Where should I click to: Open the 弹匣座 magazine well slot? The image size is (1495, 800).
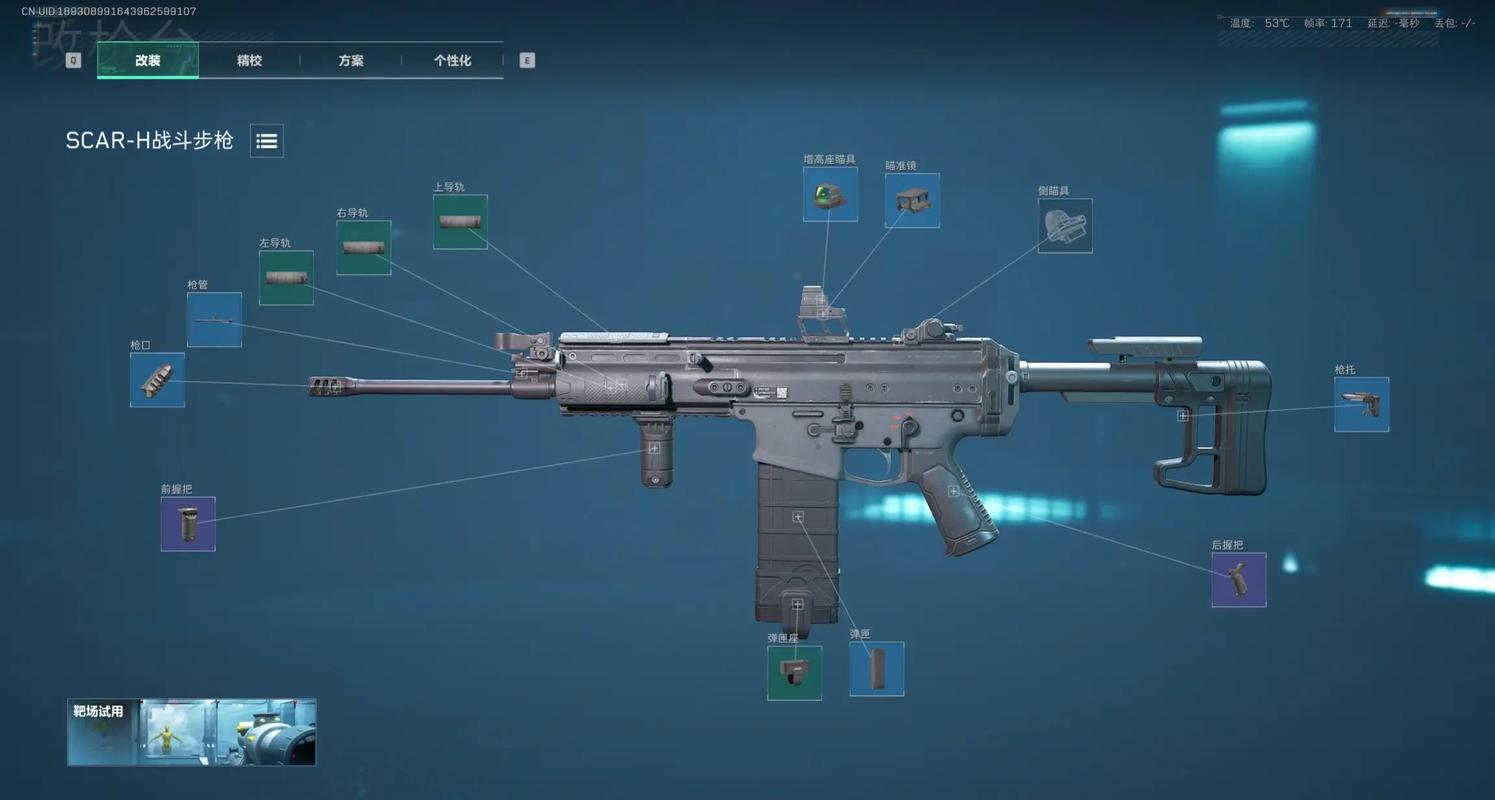[x=794, y=673]
